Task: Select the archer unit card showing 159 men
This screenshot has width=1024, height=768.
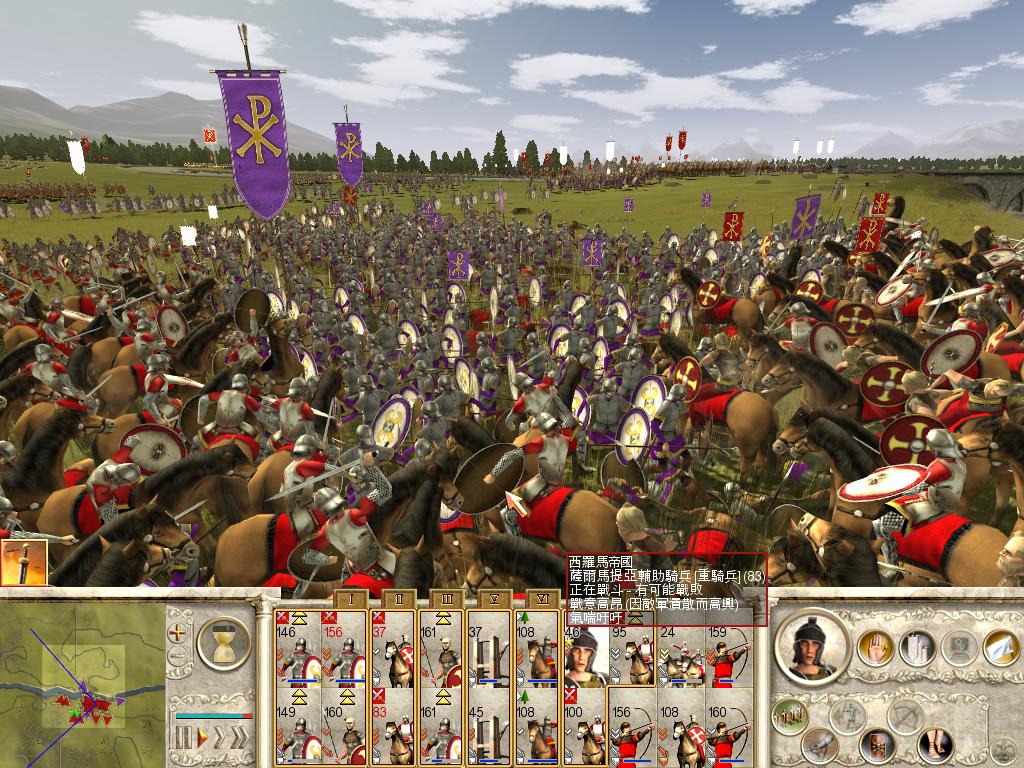Action: tap(728, 655)
